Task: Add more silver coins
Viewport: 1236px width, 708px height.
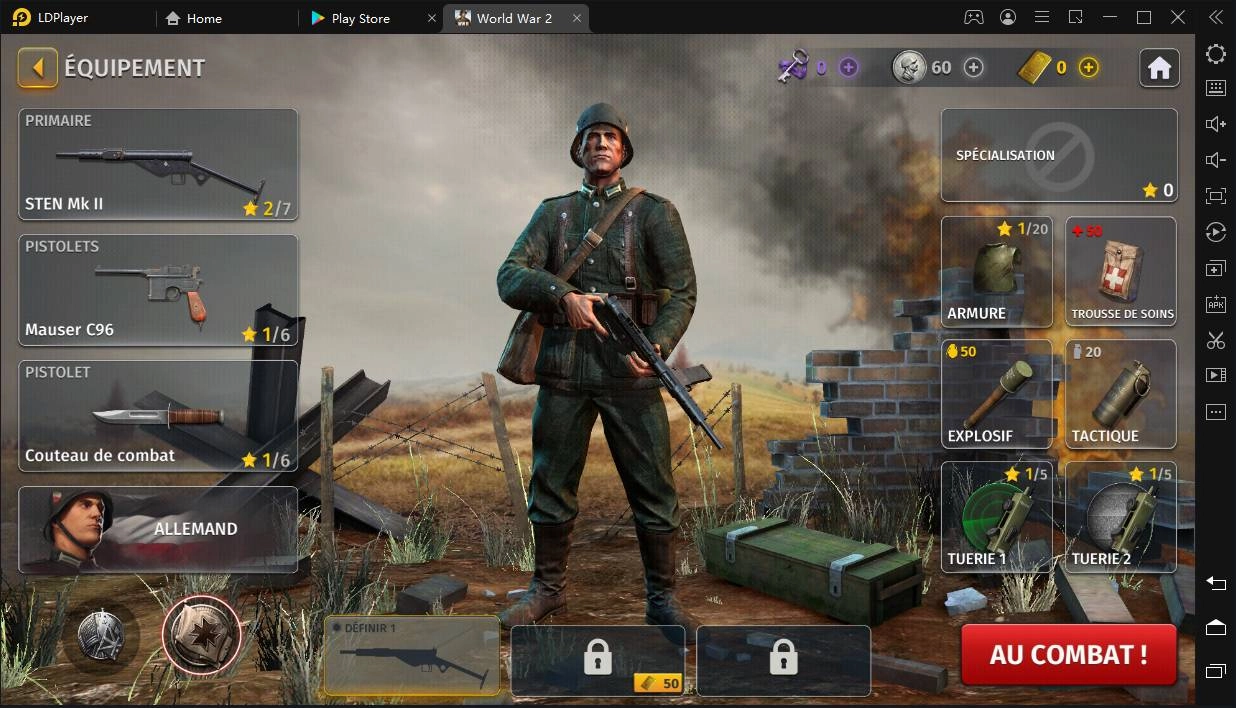Action: tap(973, 67)
